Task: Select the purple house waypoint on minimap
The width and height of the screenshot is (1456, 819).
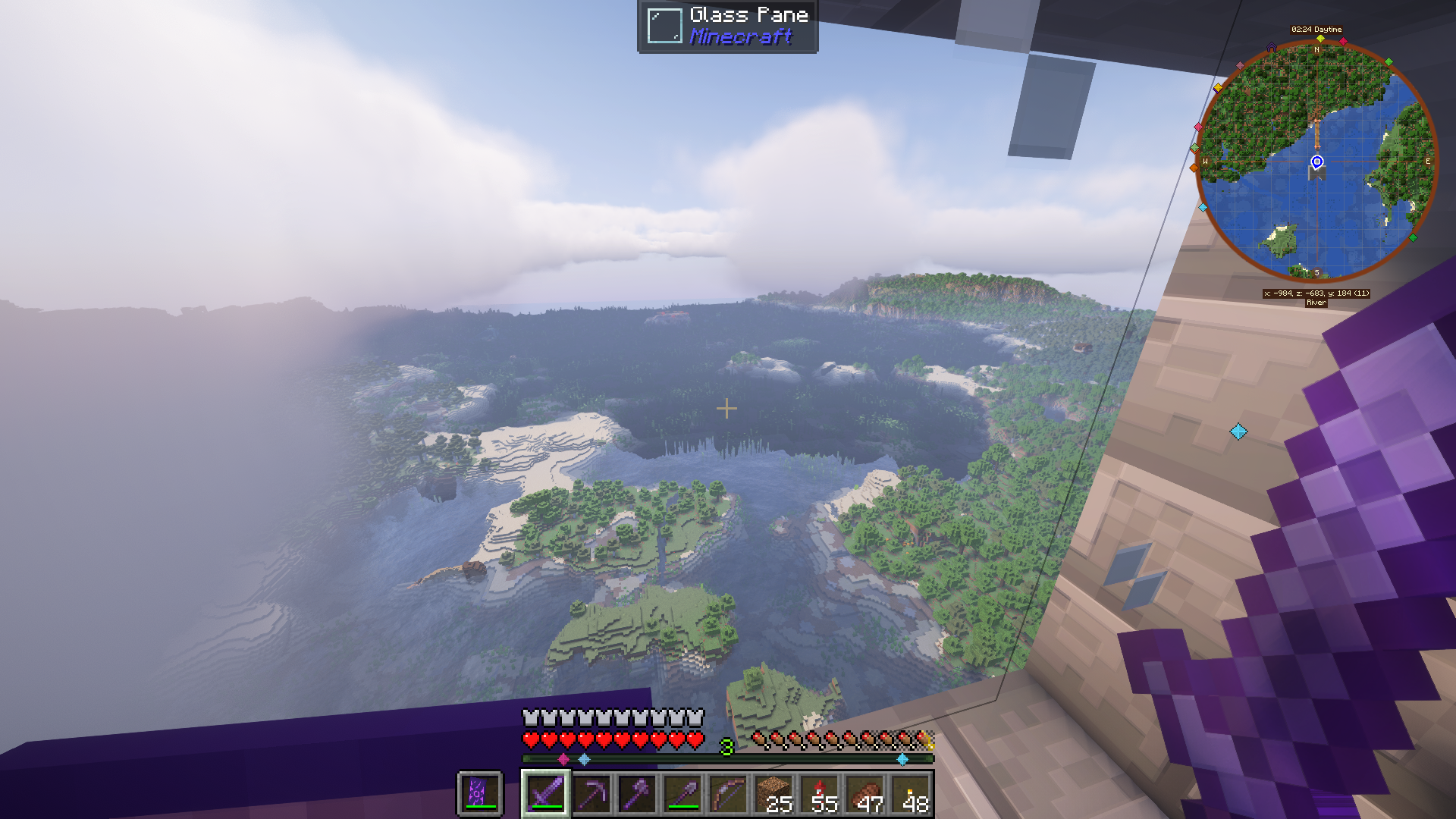Action: click(x=1272, y=47)
